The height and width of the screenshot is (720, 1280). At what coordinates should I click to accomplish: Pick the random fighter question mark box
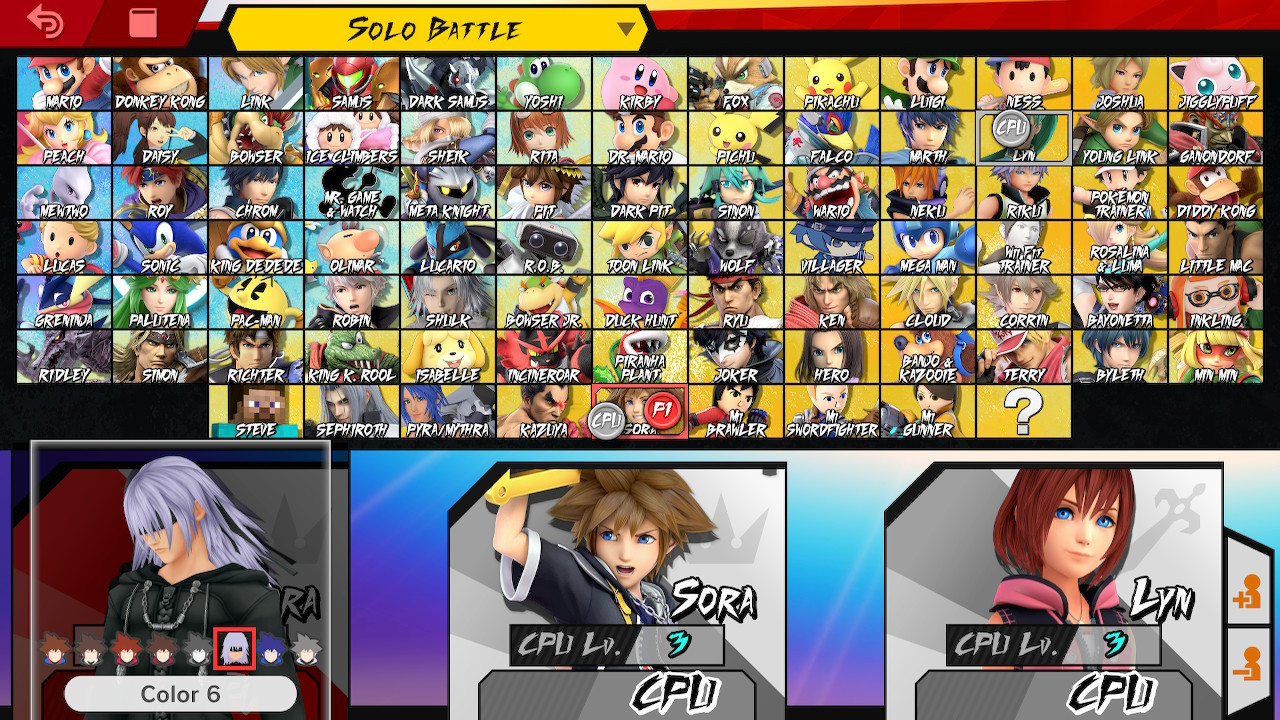(x=1022, y=410)
